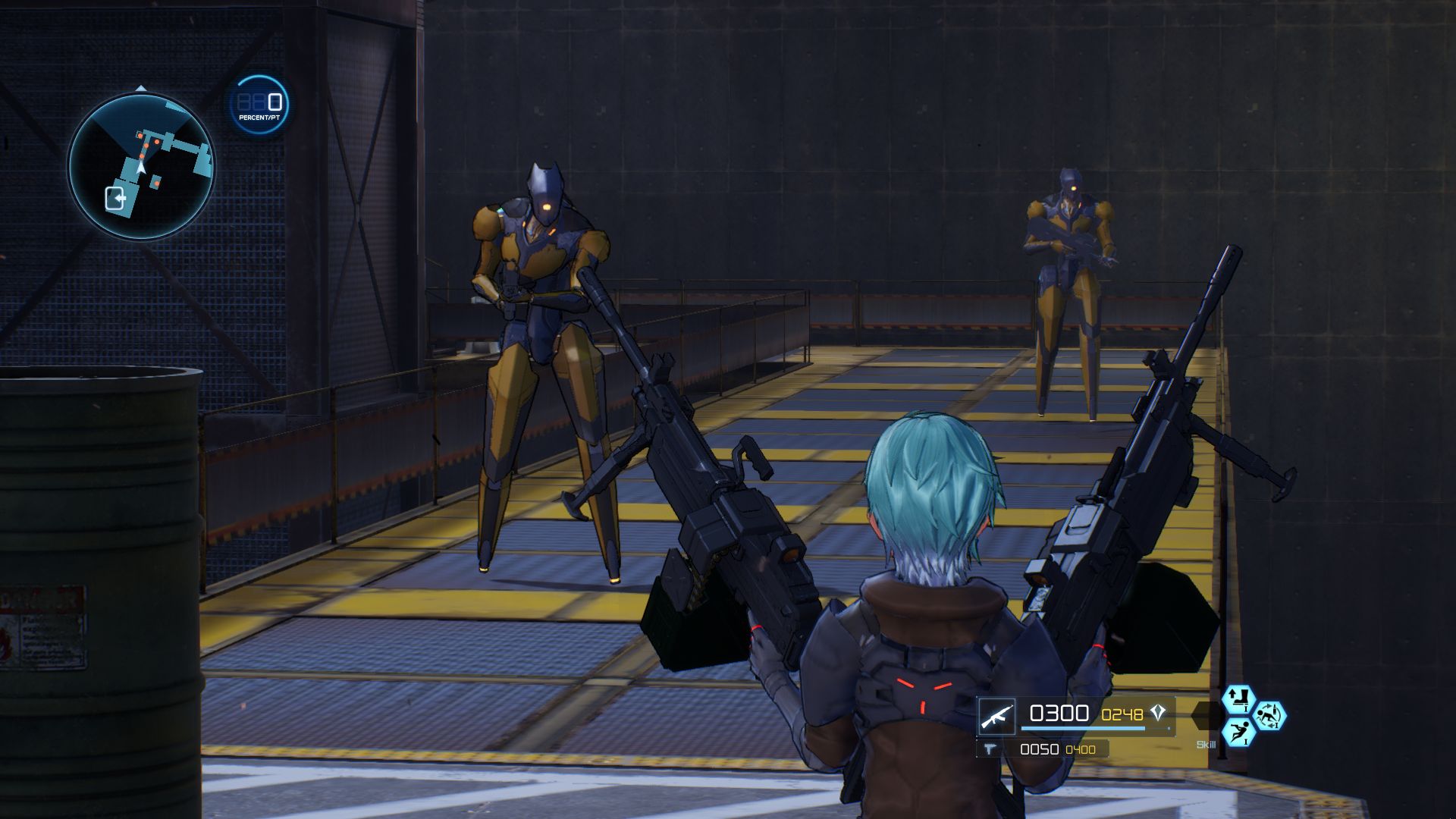
Task: Click the blue ammo gauge bar
Action: pyautogui.click(x=1083, y=728)
